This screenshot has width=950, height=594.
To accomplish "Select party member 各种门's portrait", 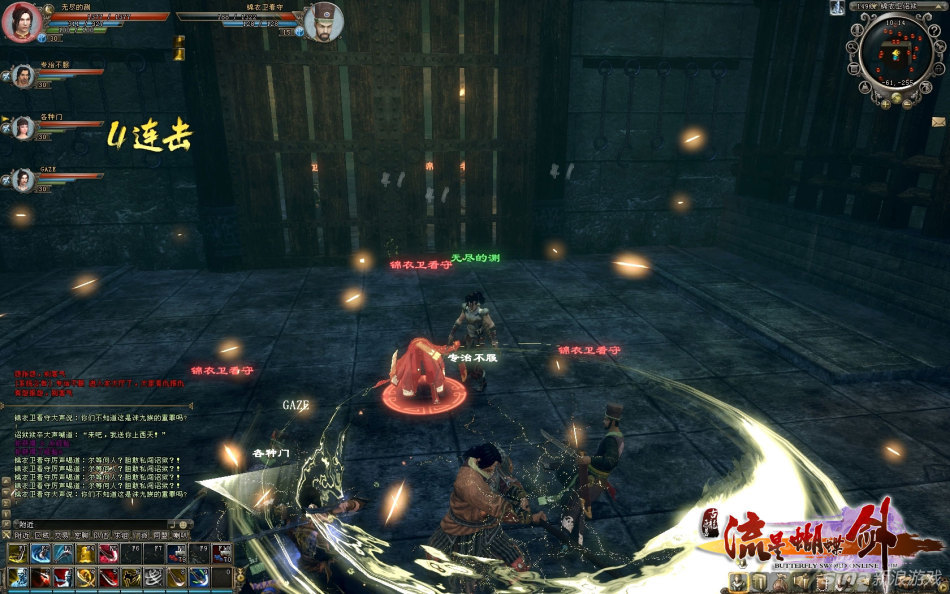I will (21, 127).
